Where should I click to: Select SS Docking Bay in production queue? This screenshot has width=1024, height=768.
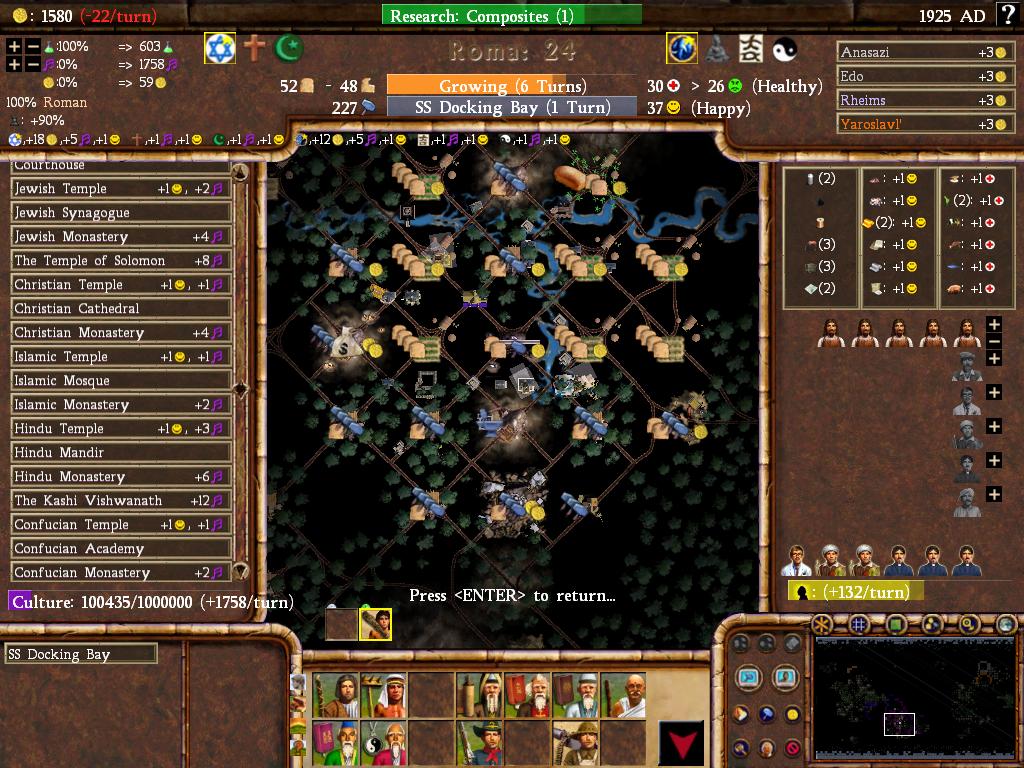click(80, 655)
